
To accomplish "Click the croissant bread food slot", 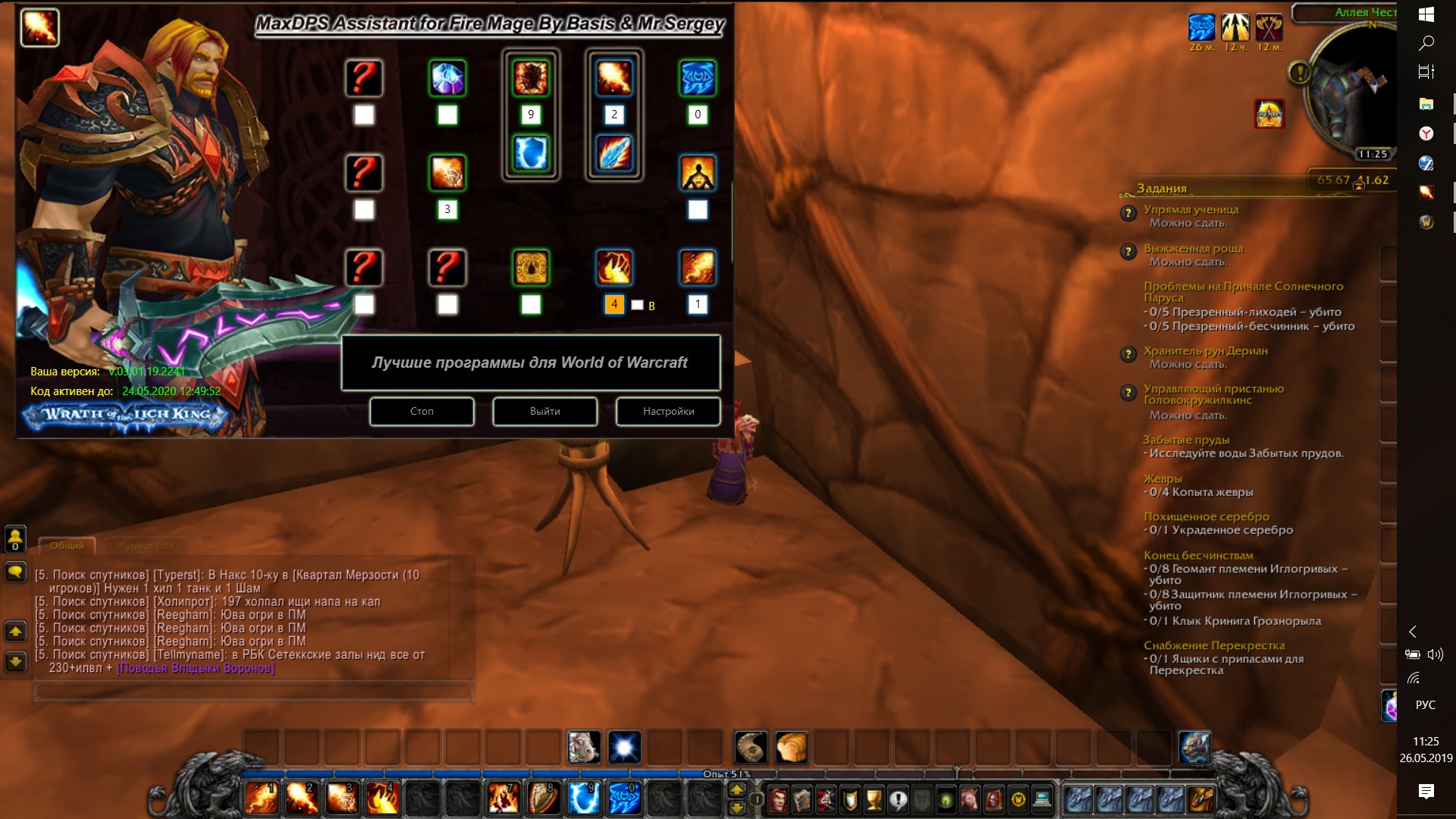I will tap(791, 748).
